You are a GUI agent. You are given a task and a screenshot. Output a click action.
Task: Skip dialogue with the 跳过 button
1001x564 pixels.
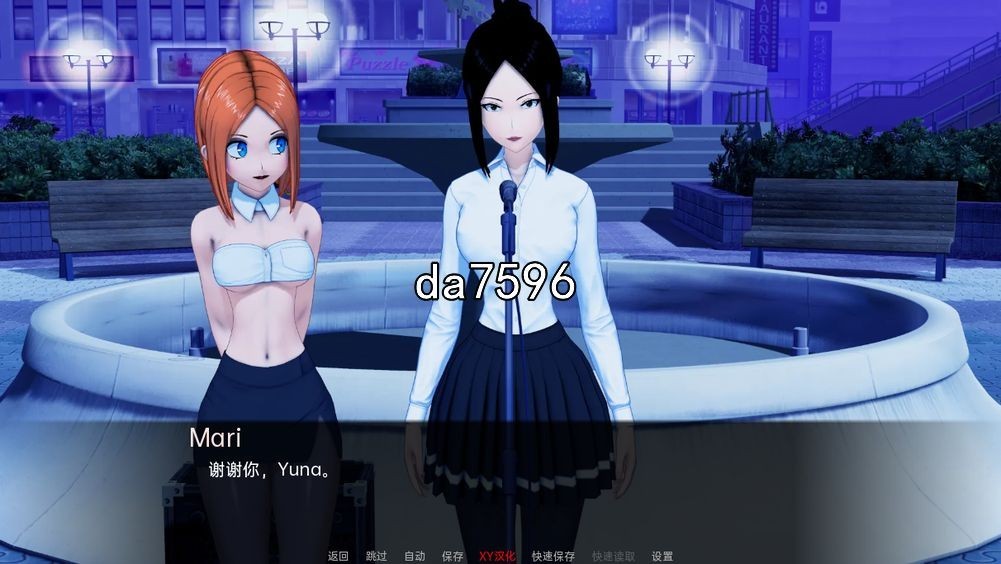pos(376,556)
